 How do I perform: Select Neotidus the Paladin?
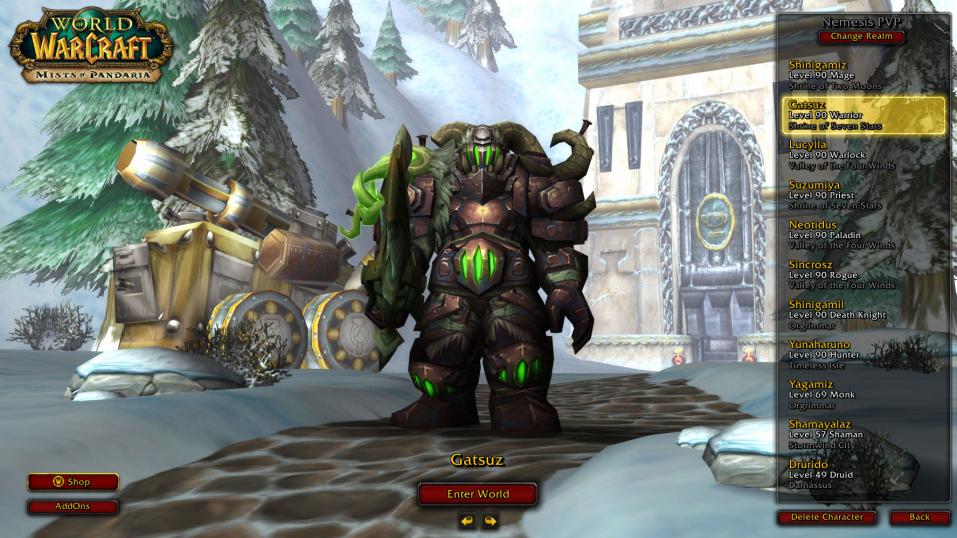pyautogui.click(x=862, y=235)
